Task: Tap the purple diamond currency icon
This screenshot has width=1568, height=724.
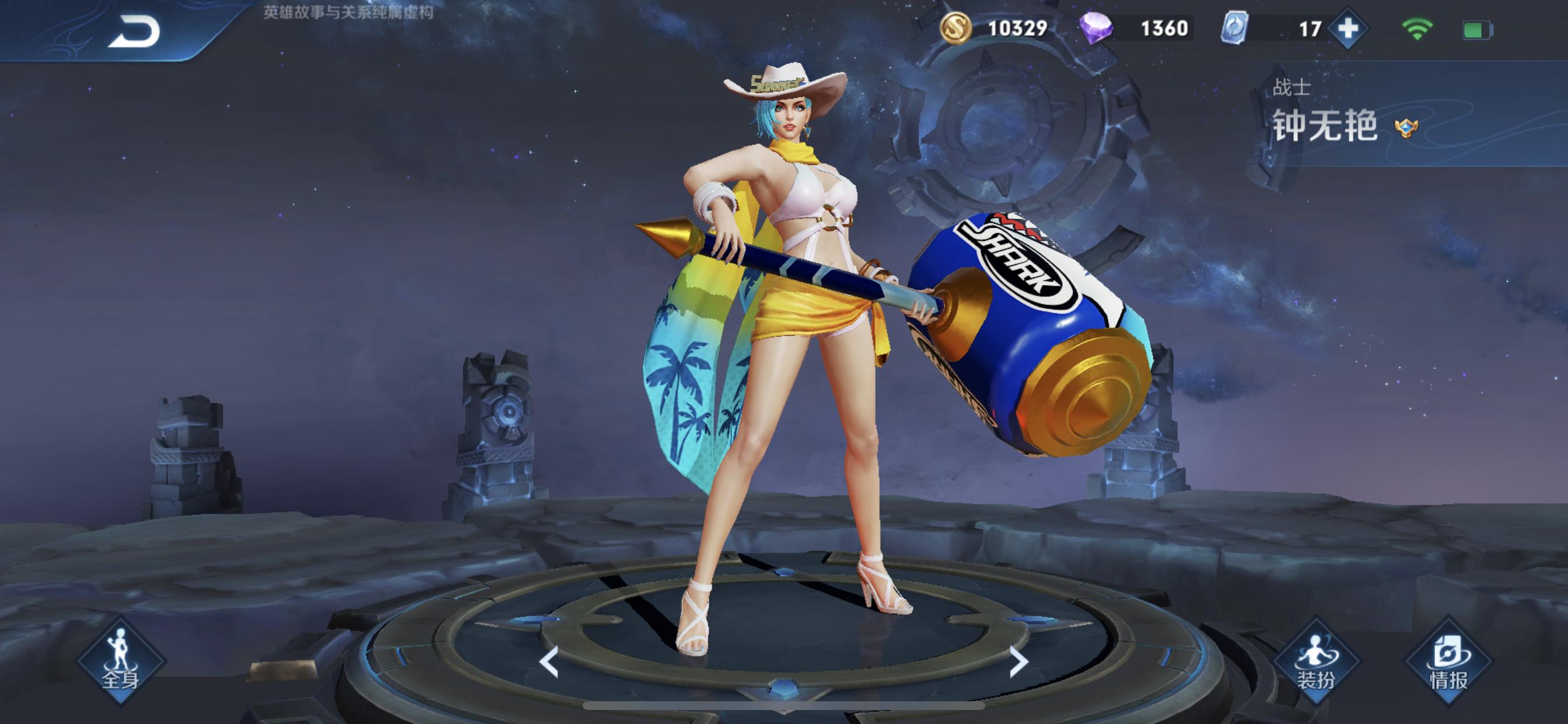Action: click(x=1095, y=28)
